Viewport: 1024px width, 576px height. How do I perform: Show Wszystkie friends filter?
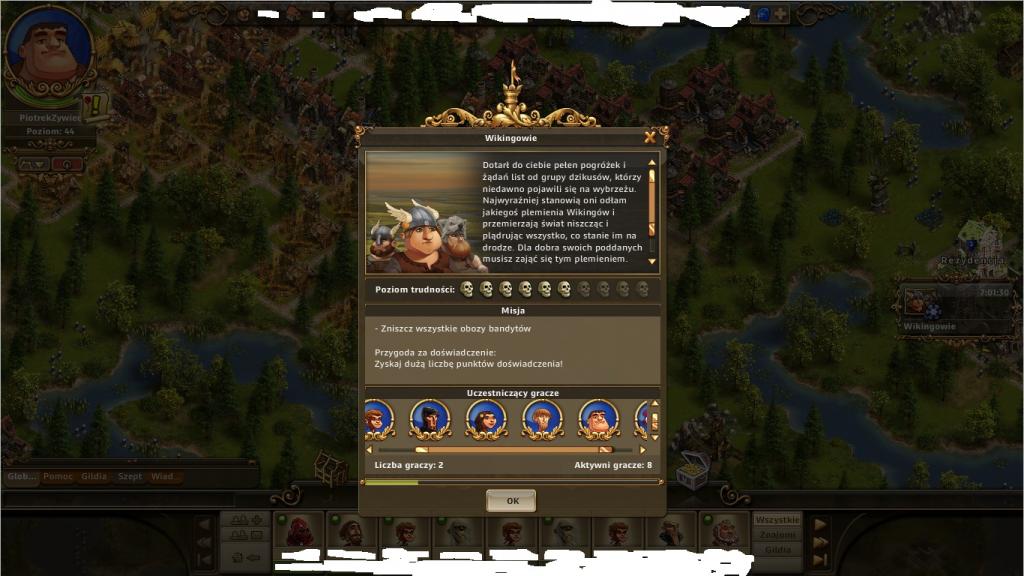click(777, 520)
